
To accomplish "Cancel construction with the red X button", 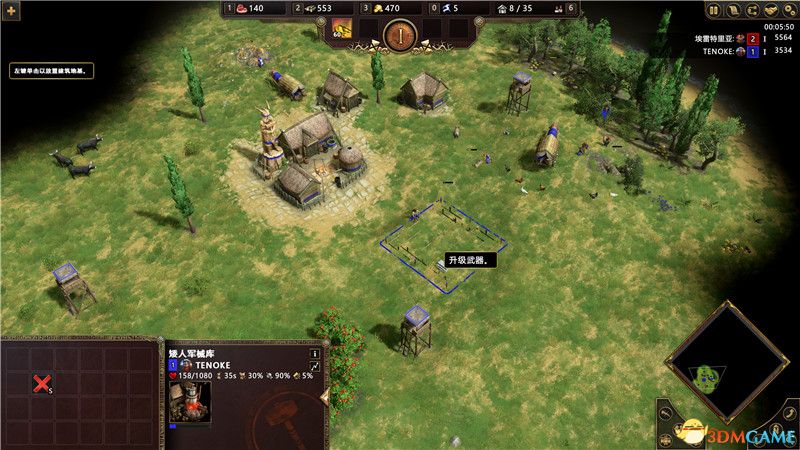I will pyautogui.click(x=41, y=383).
